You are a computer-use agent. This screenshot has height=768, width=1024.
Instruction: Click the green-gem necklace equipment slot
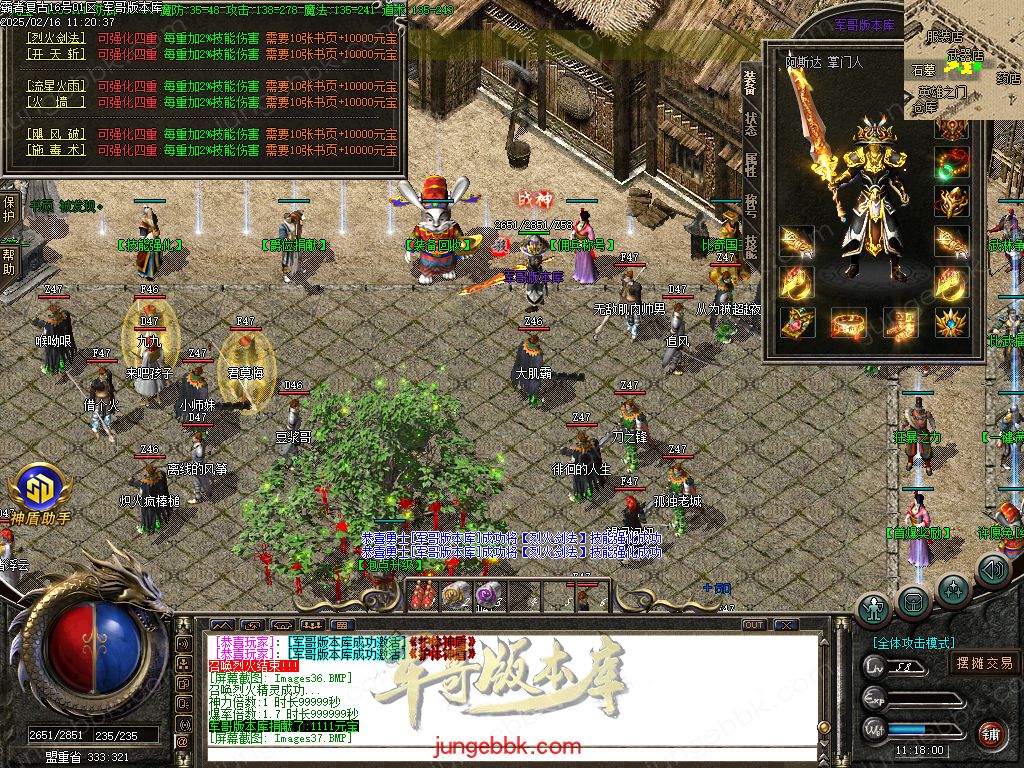(x=952, y=162)
